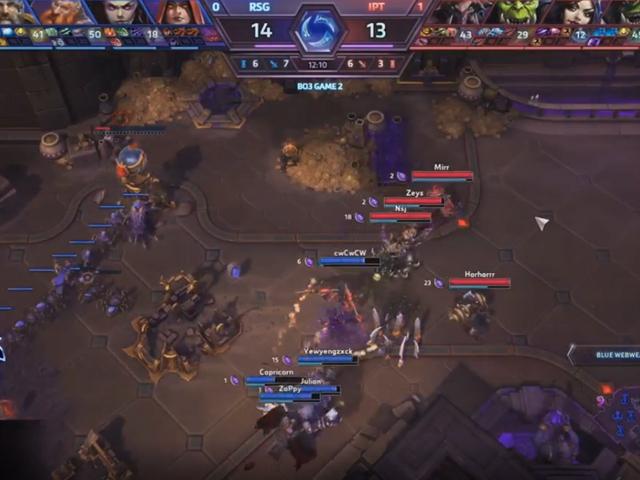Select the red-hooded hero portrait on RSG

(178, 12)
